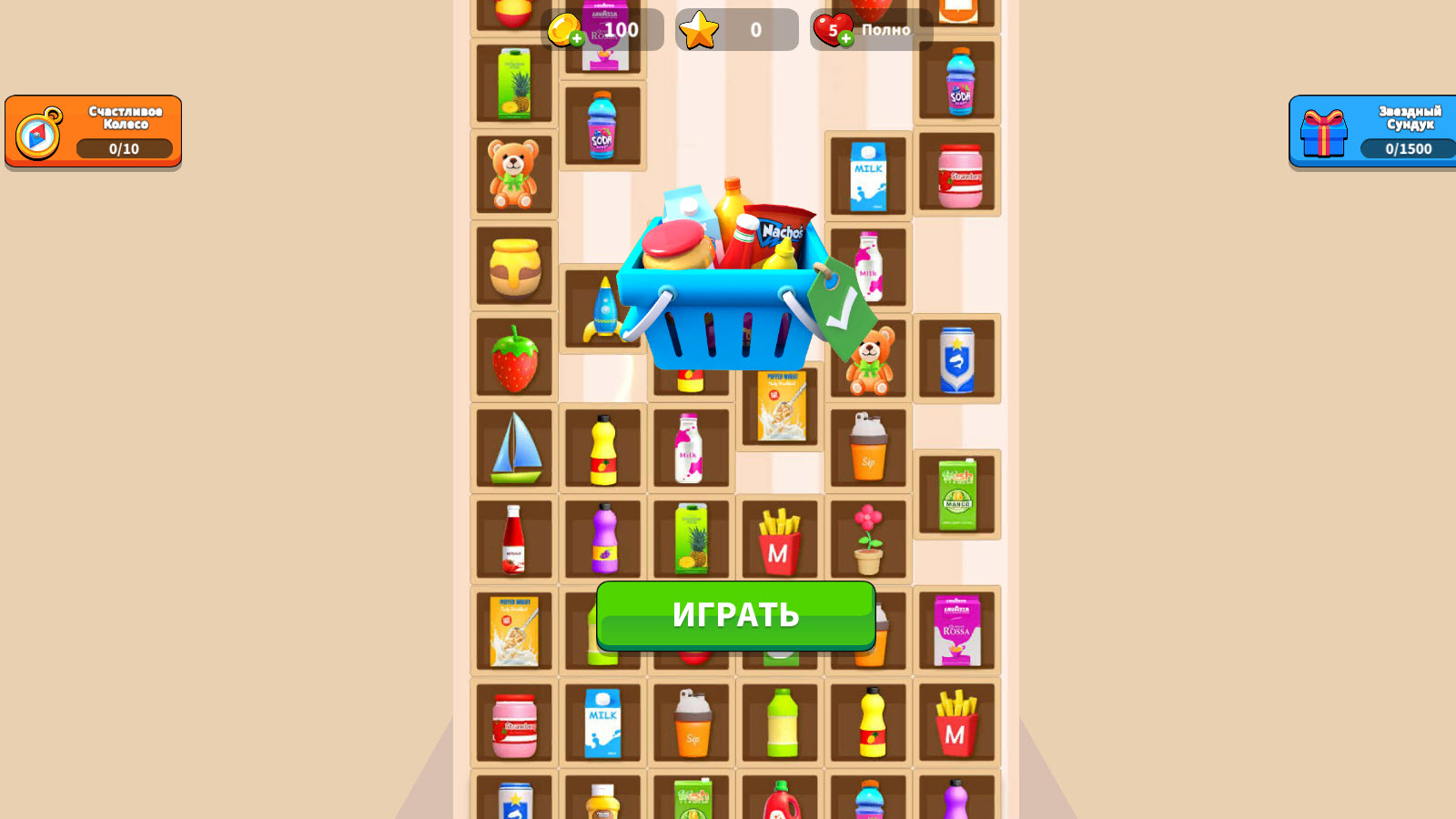Tap the plus to buy more coins
This screenshot has height=819, width=1456.
577,36
